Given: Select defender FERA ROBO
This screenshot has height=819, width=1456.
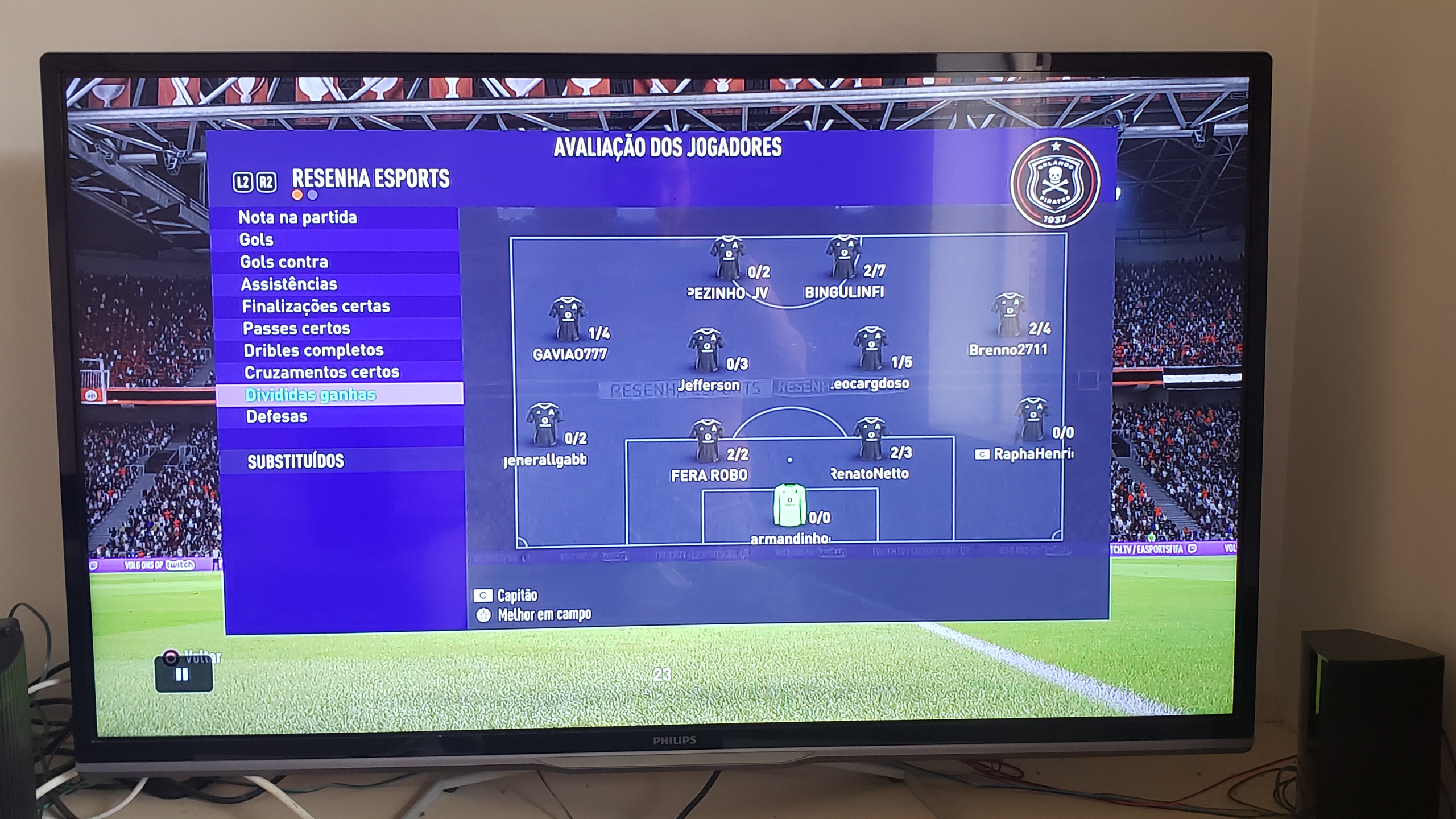Looking at the screenshot, I should pyautogui.click(x=707, y=441).
